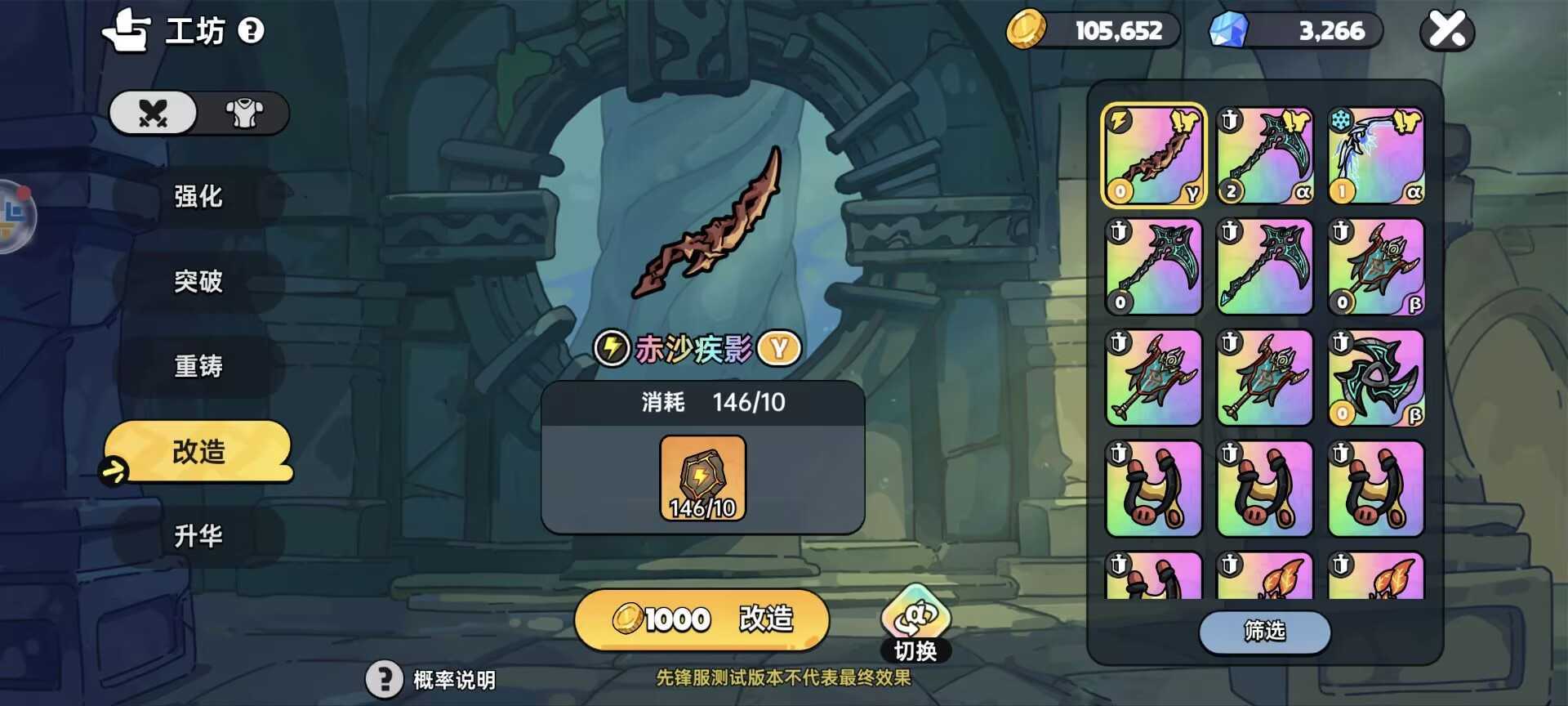Select the 升华 sidebar entry
The width and height of the screenshot is (1568, 706).
pyautogui.click(x=198, y=537)
